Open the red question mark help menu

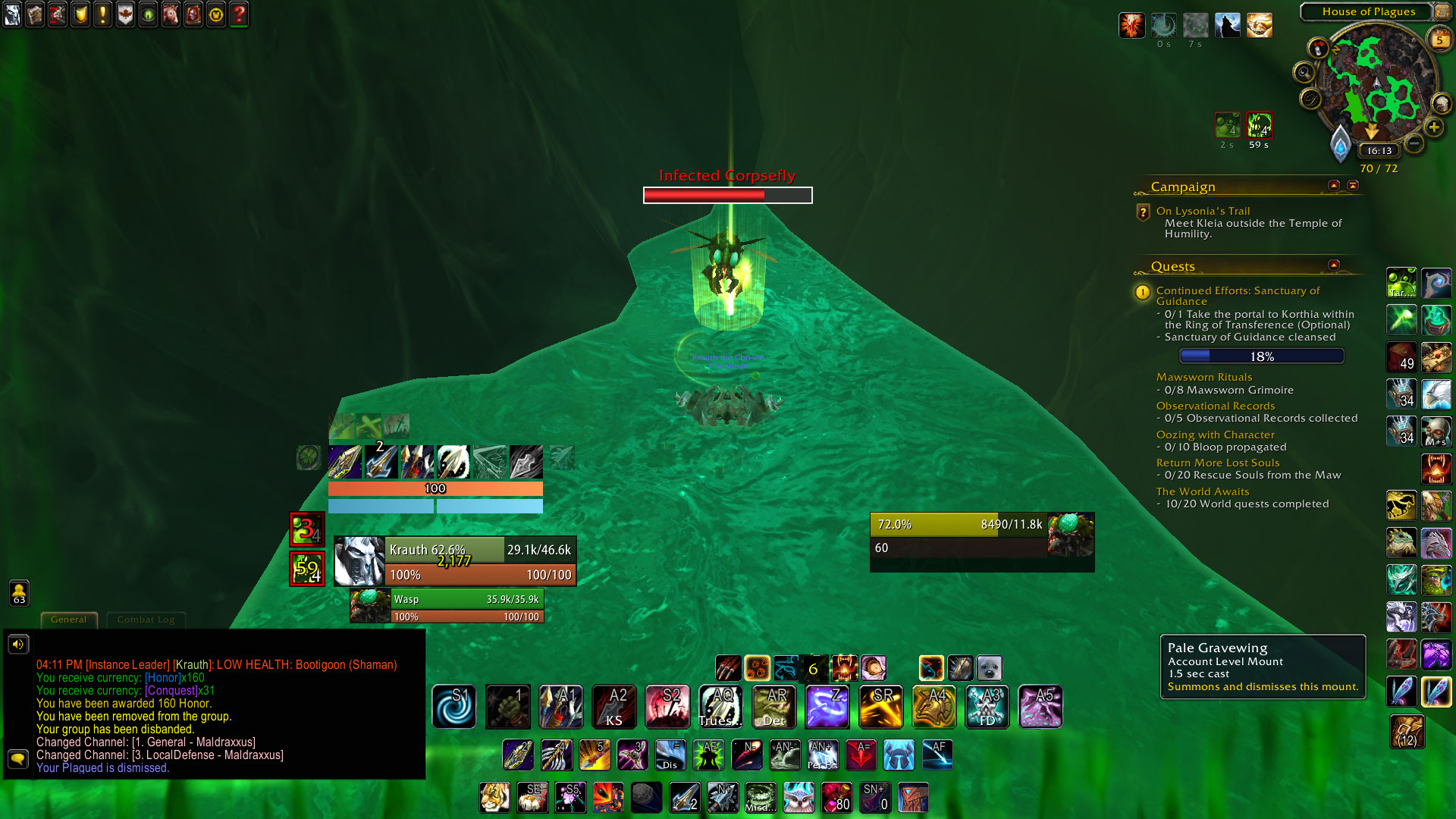239,14
